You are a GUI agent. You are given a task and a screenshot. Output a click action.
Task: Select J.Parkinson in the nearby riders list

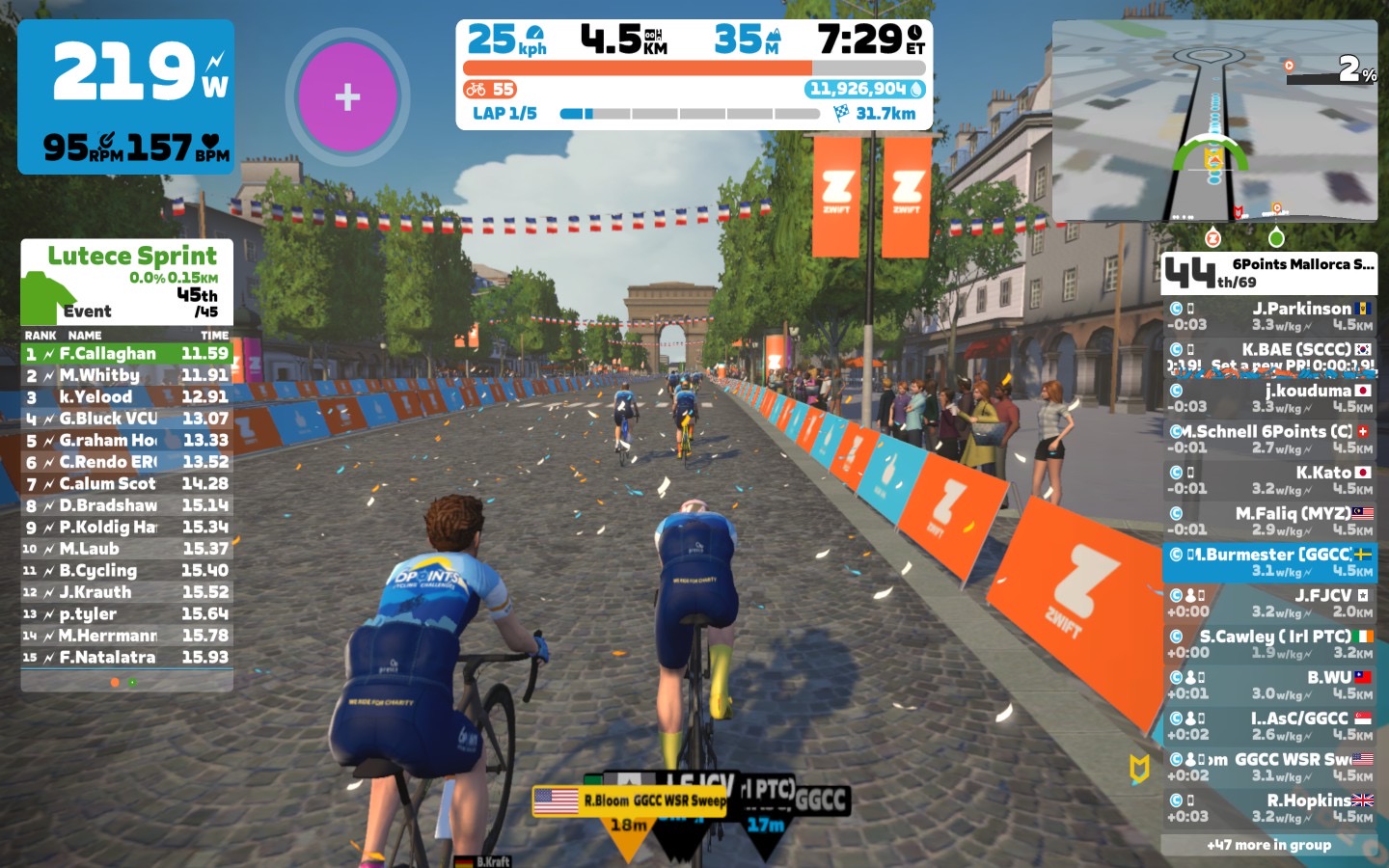click(1269, 316)
